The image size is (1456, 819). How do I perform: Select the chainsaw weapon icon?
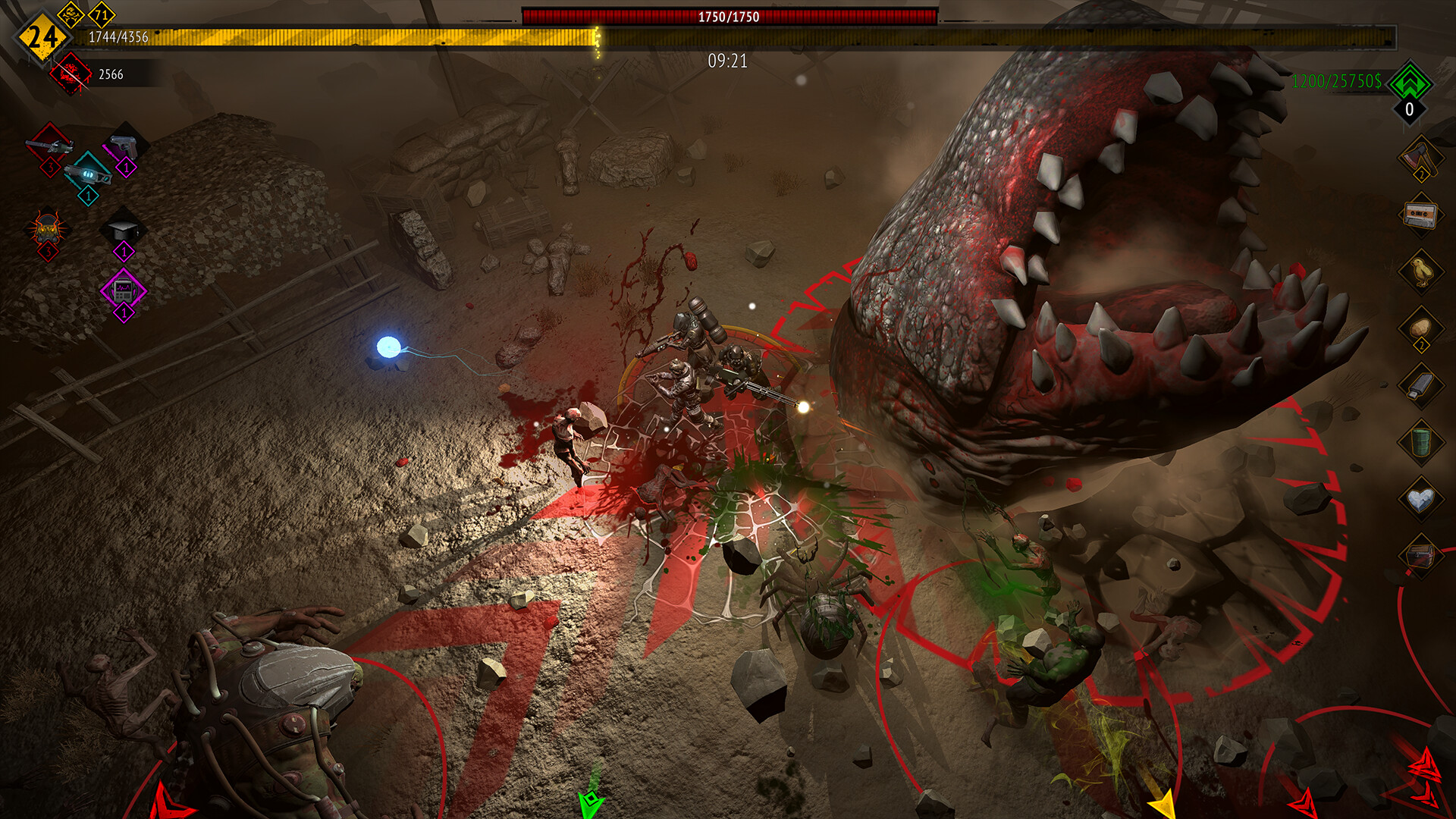[49, 146]
